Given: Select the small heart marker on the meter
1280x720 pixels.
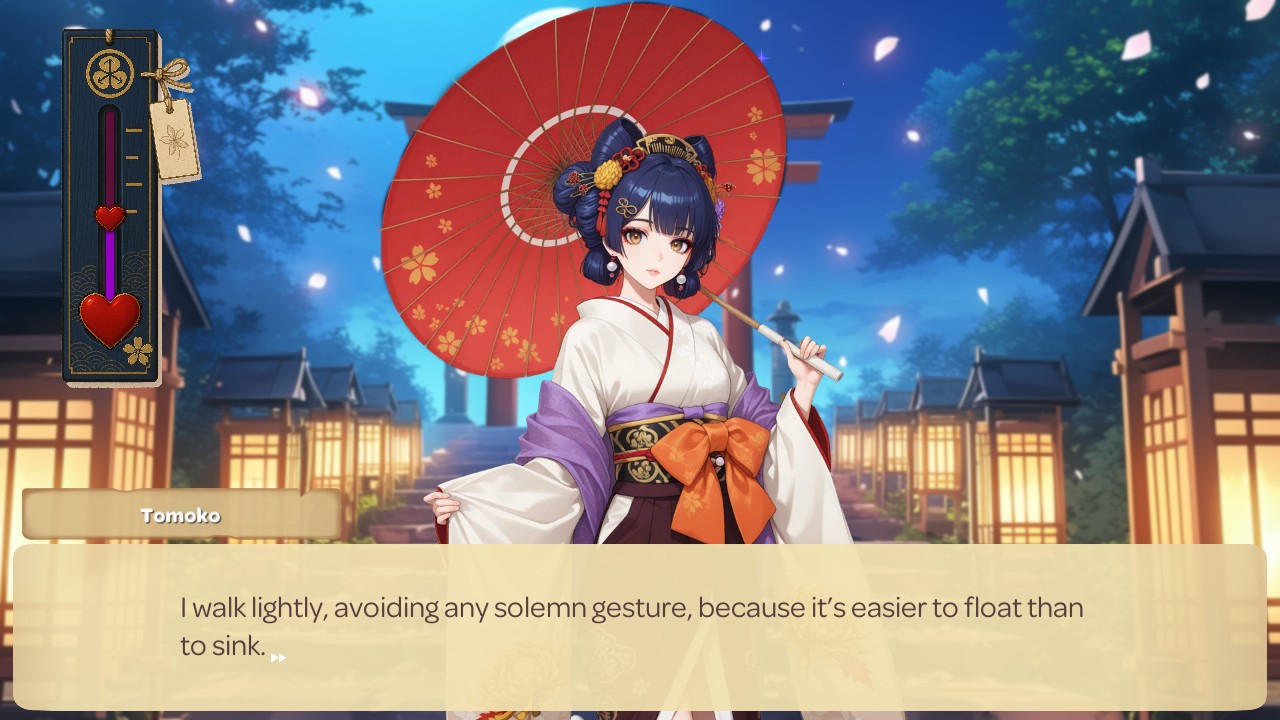Looking at the screenshot, I should (110, 216).
